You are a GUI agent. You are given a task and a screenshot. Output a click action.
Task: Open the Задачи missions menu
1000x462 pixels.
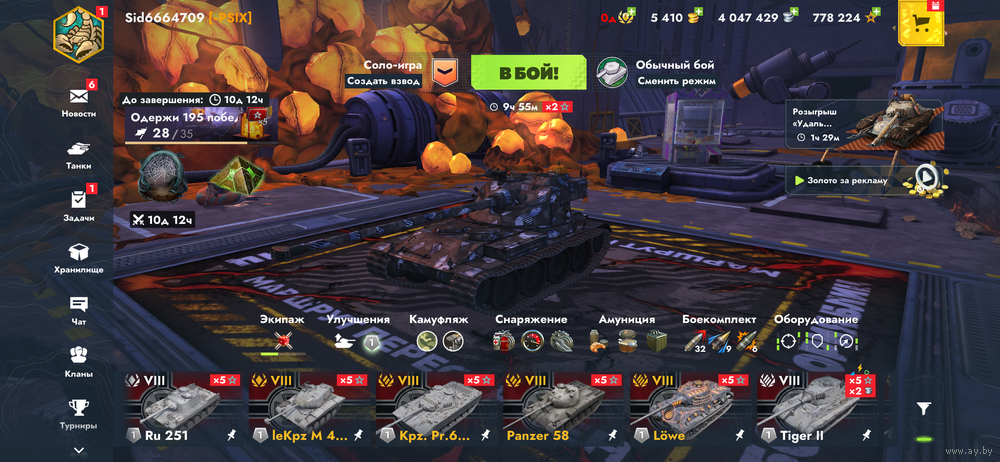tap(79, 205)
